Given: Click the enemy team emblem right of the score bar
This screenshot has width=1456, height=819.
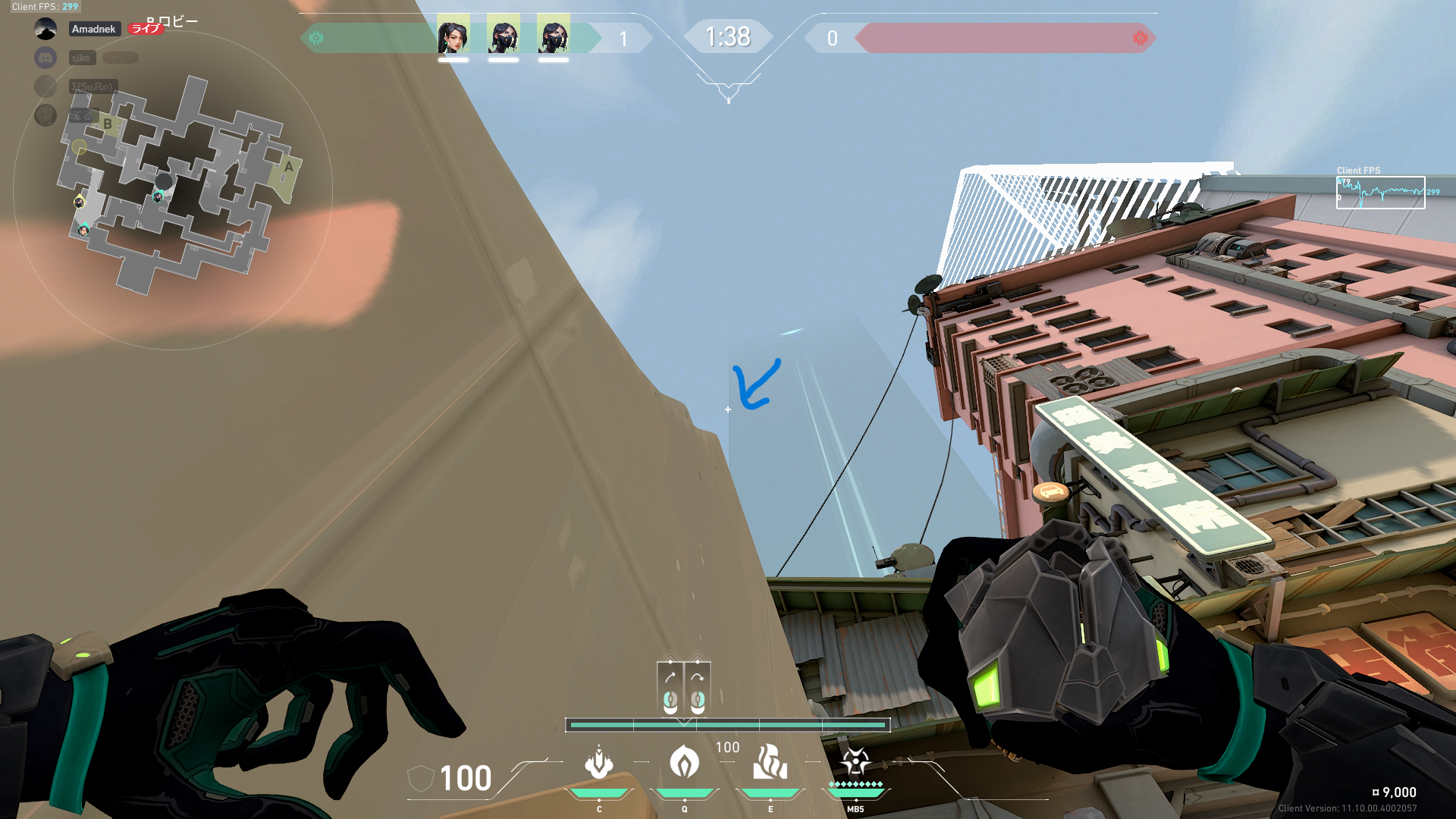Looking at the screenshot, I should pyautogui.click(x=1141, y=36).
